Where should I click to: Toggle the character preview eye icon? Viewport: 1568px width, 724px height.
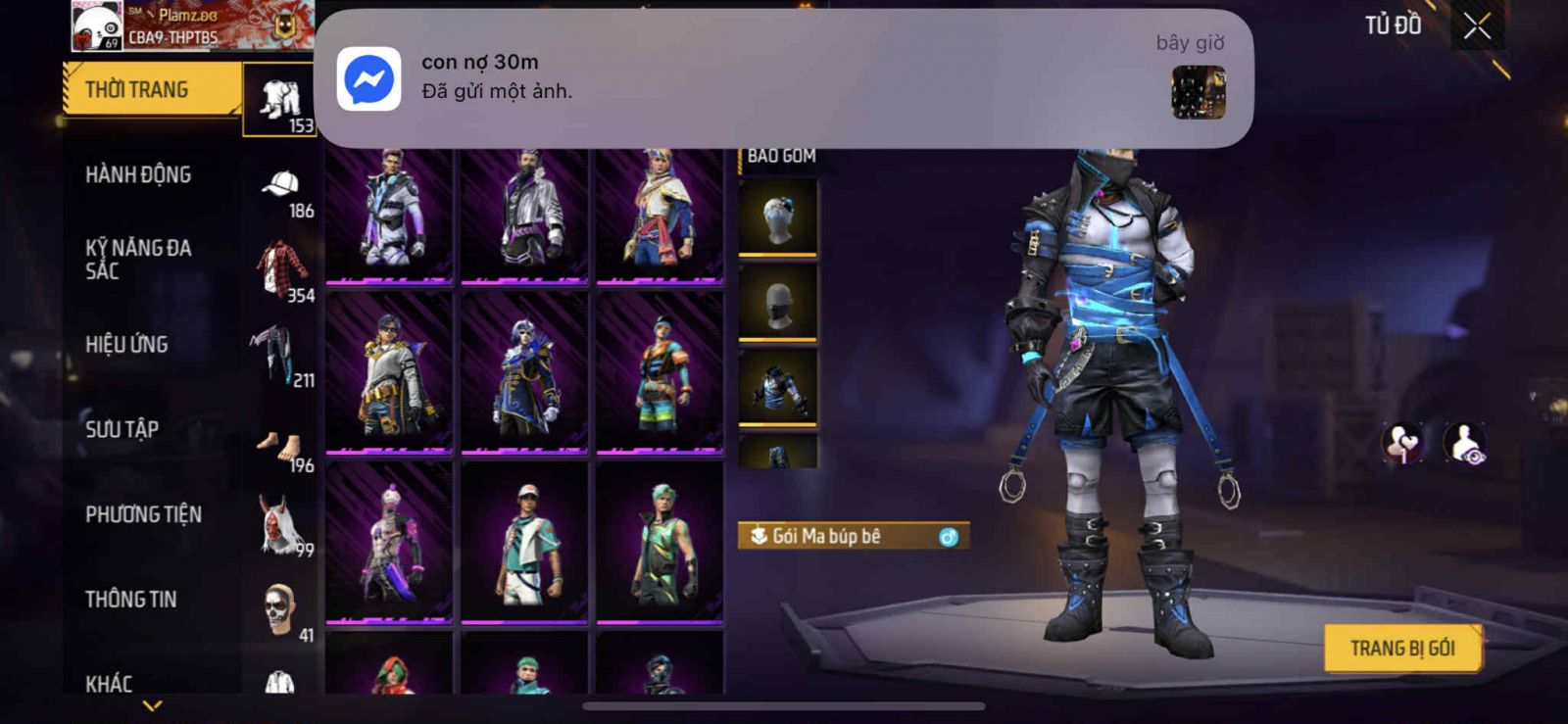1465,443
